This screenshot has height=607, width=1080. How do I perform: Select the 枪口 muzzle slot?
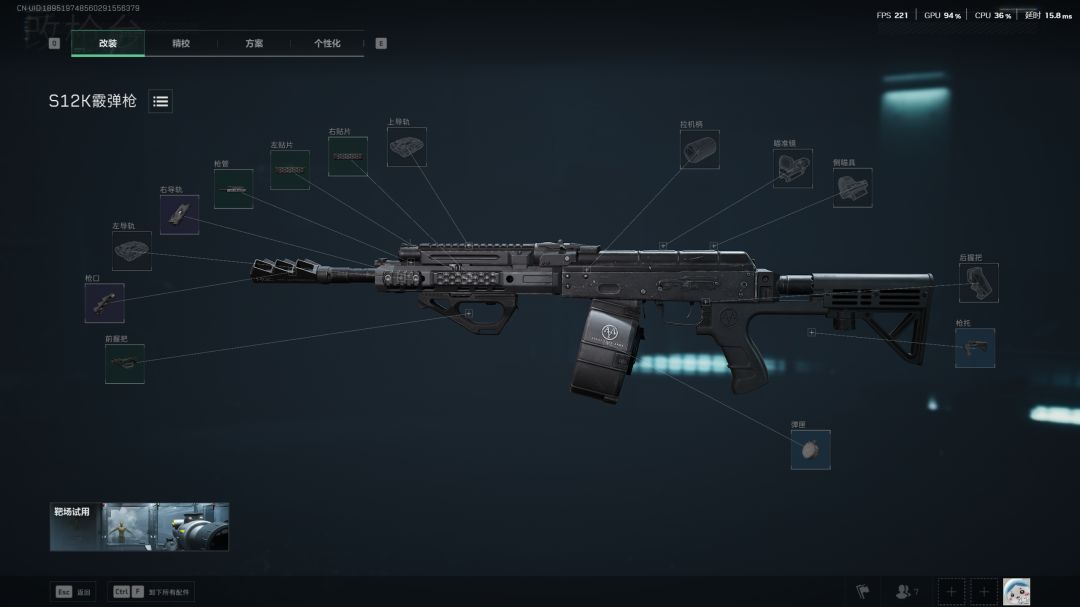coord(105,303)
